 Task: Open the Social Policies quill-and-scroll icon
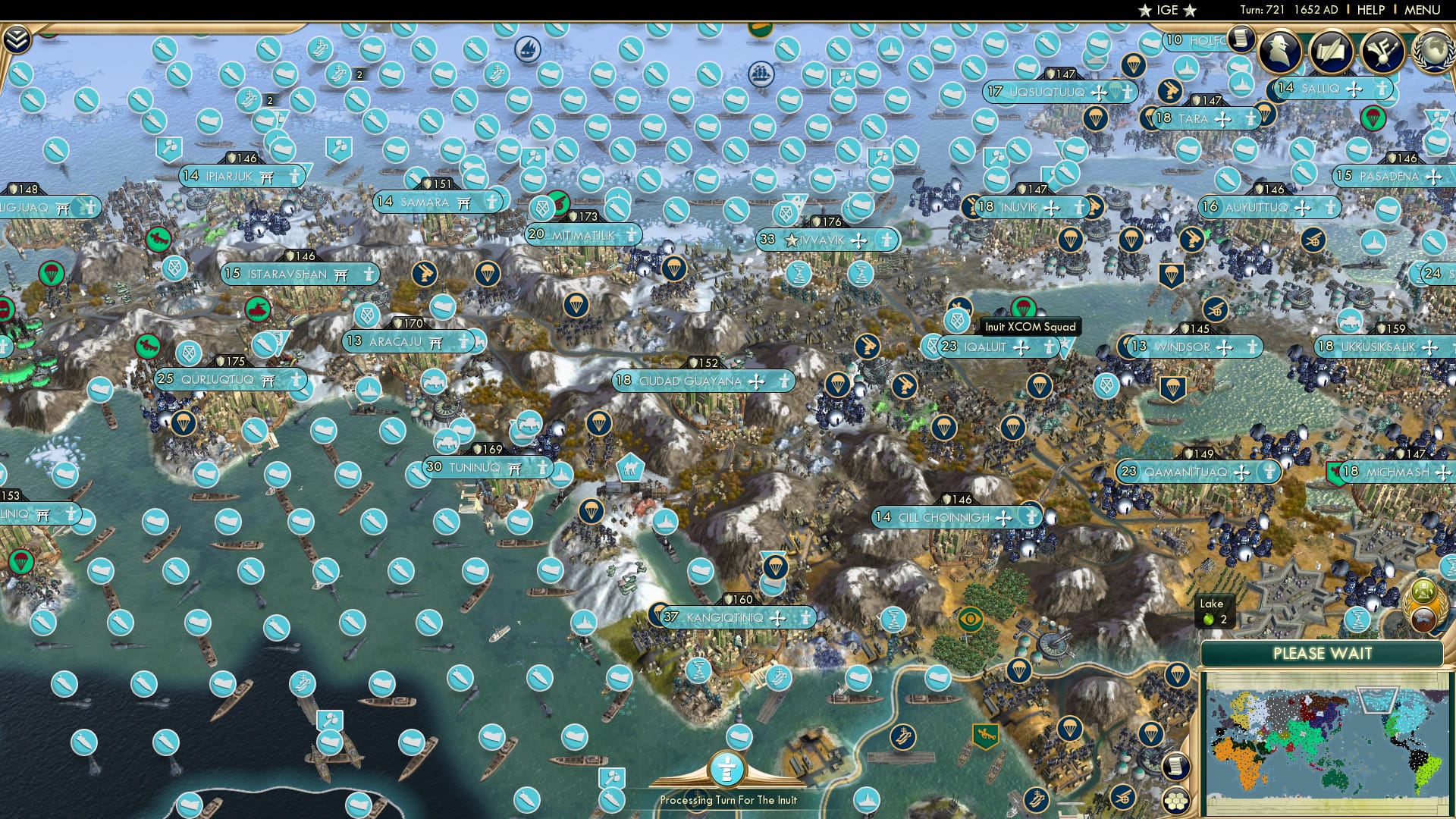tap(1332, 52)
